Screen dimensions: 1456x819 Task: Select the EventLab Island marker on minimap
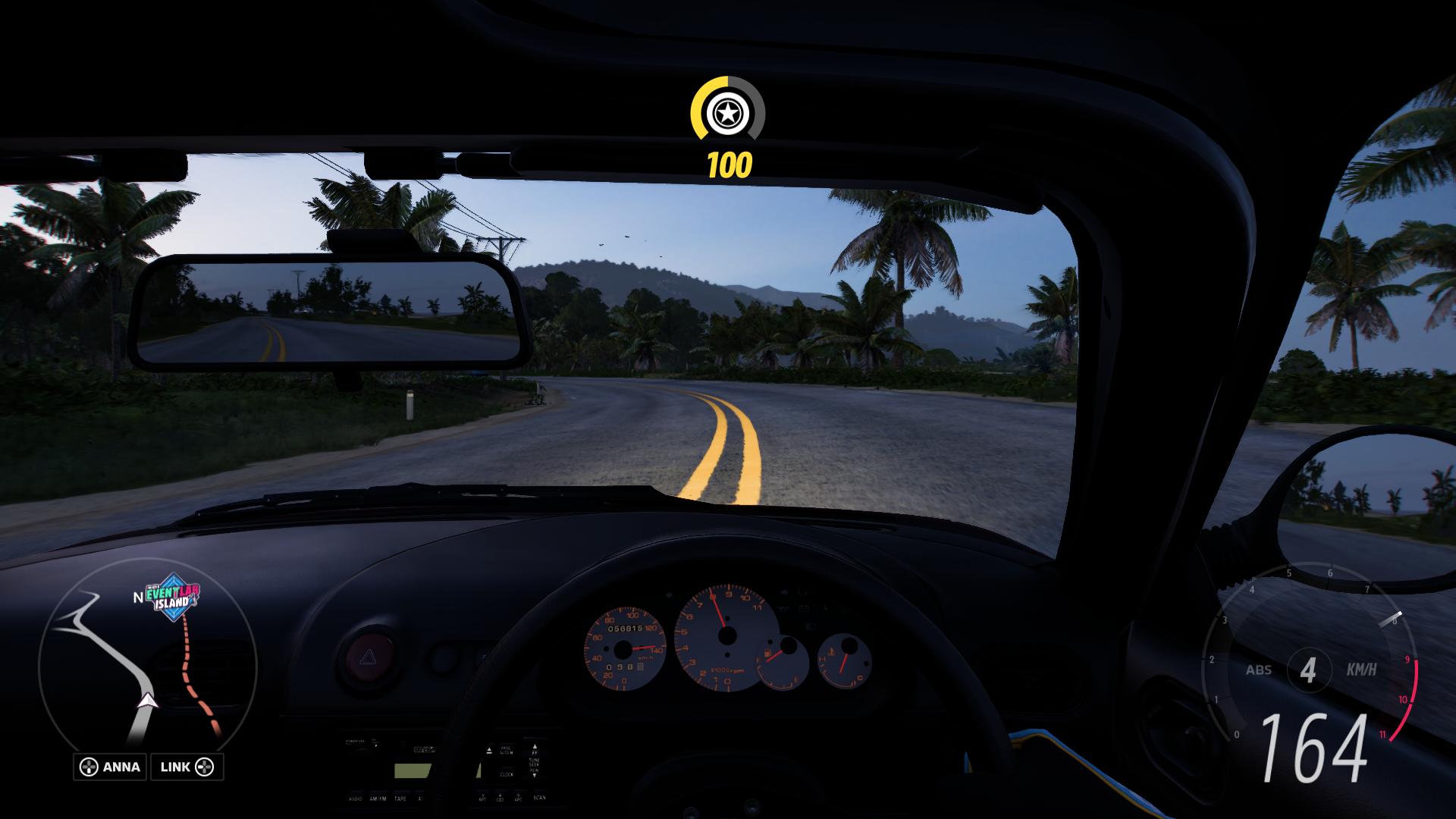click(x=173, y=597)
